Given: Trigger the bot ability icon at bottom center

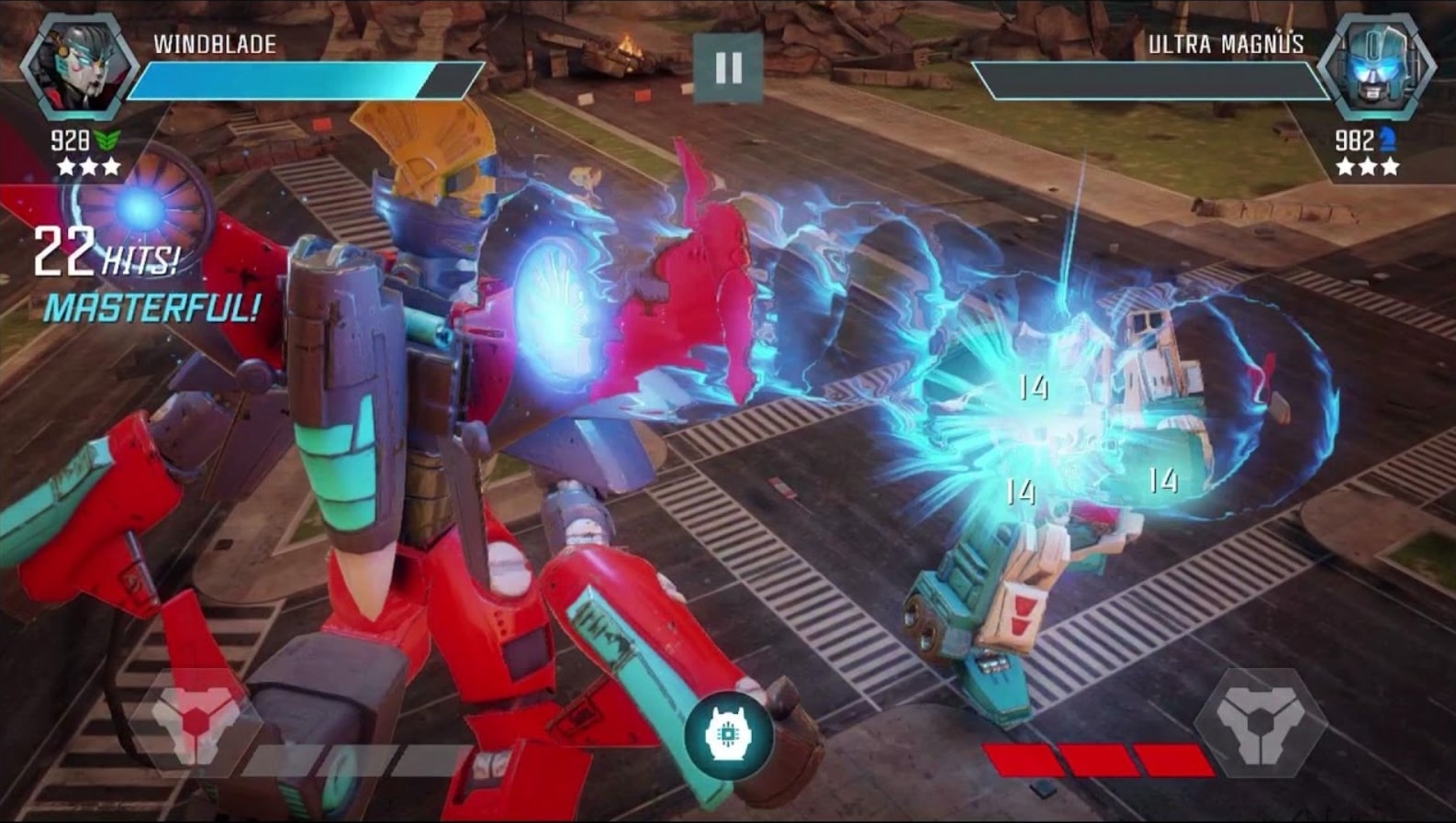Looking at the screenshot, I should click(728, 734).
